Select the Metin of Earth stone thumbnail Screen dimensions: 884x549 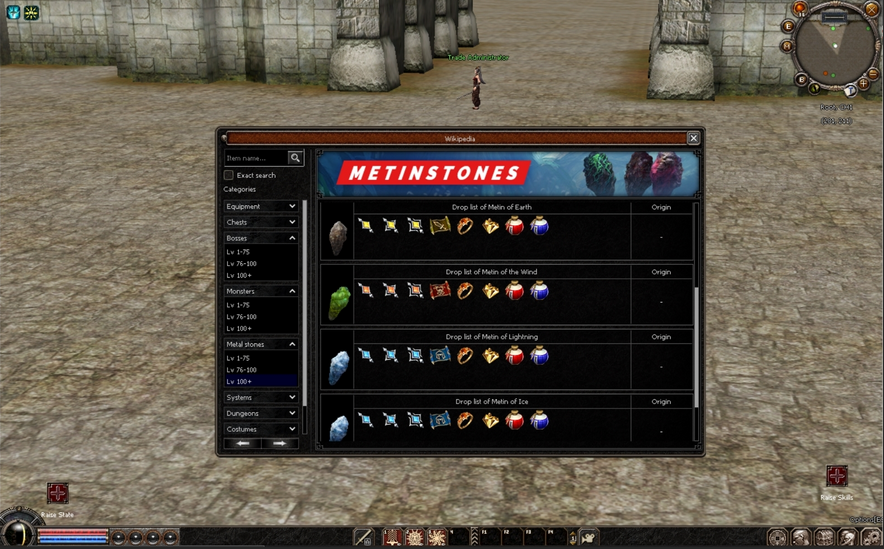(337, 237)
